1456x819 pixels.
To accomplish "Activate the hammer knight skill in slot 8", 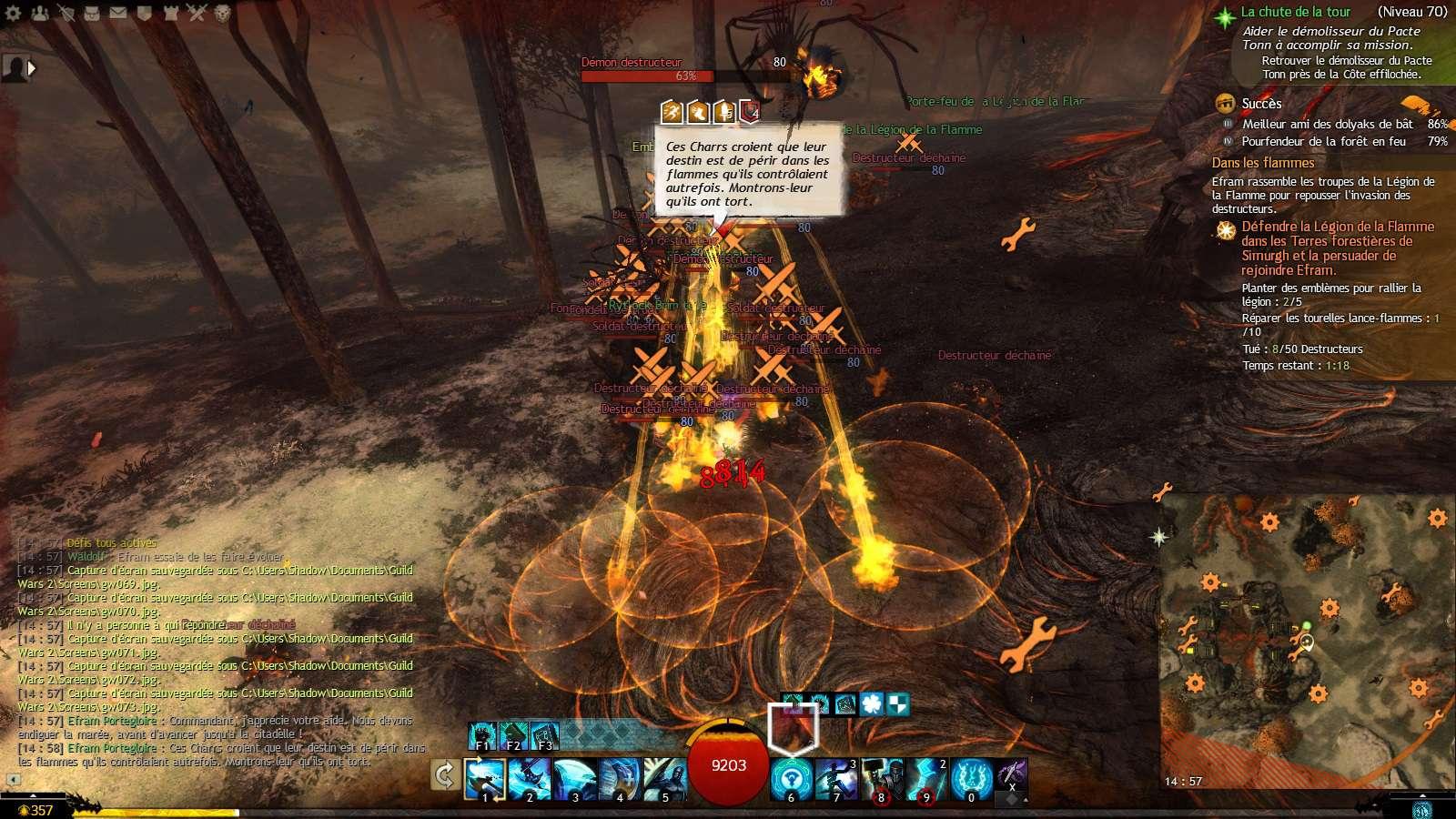I will [881, 779].
